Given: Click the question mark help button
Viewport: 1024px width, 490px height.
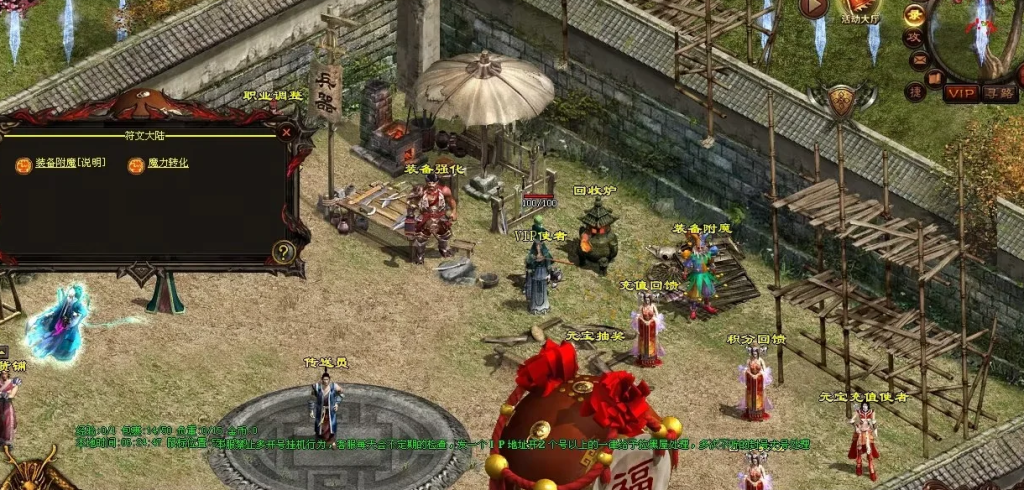Looking at the screenshot, I should (x=284, y=252).
